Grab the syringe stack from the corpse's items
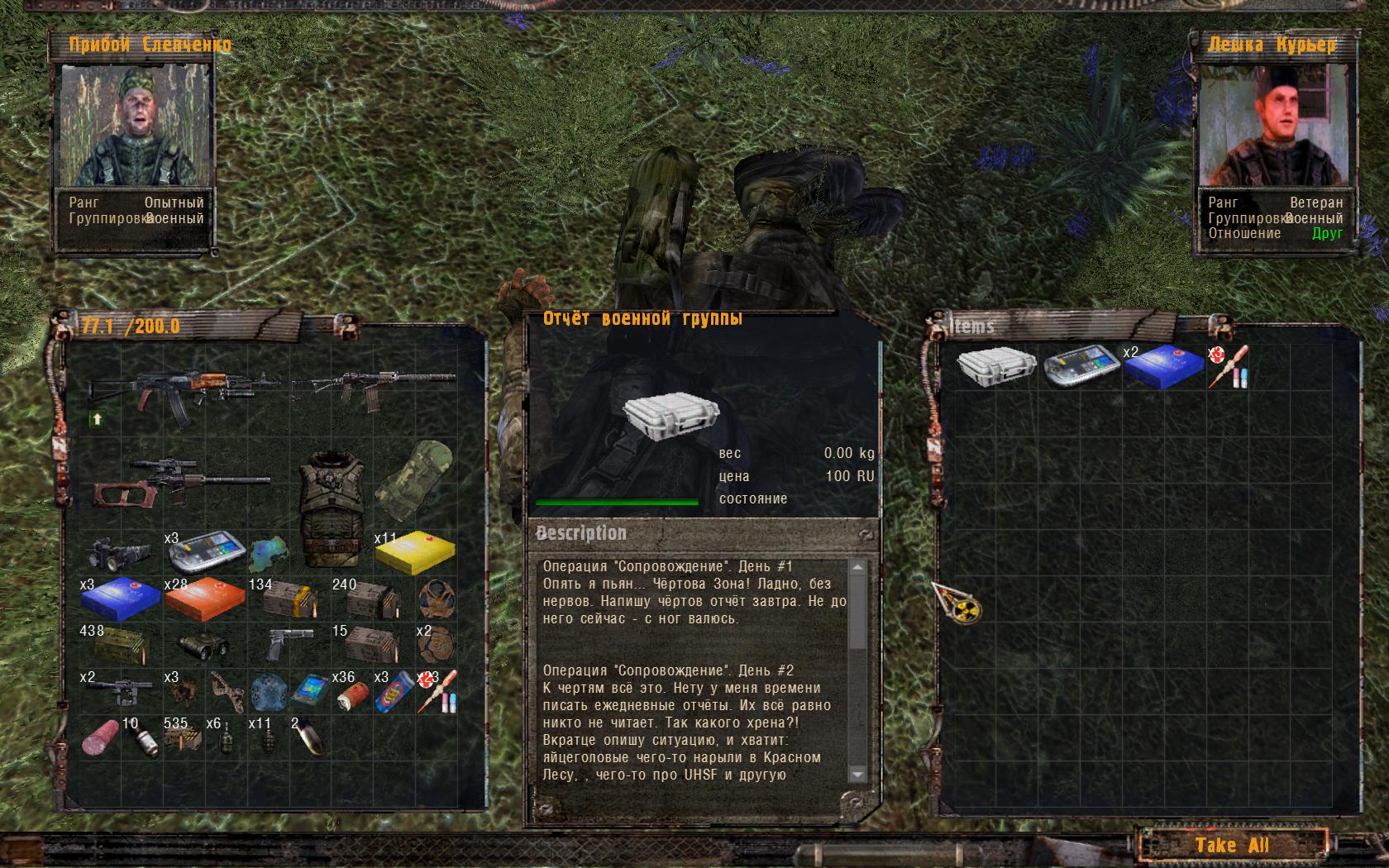1389x868 pixels. [x=1229, y=367]
